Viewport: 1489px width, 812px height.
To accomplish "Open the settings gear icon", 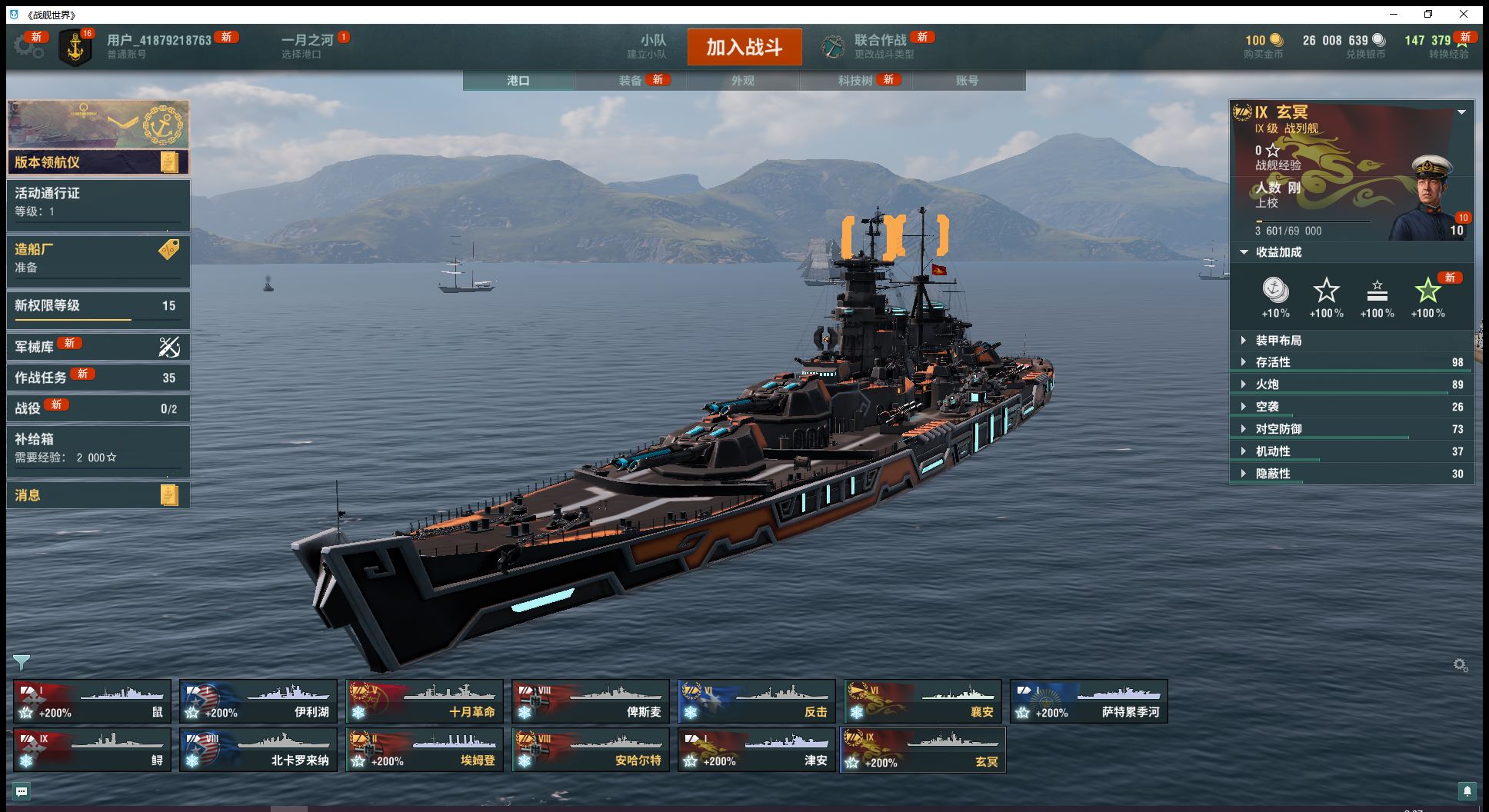I will click(28, 46).
